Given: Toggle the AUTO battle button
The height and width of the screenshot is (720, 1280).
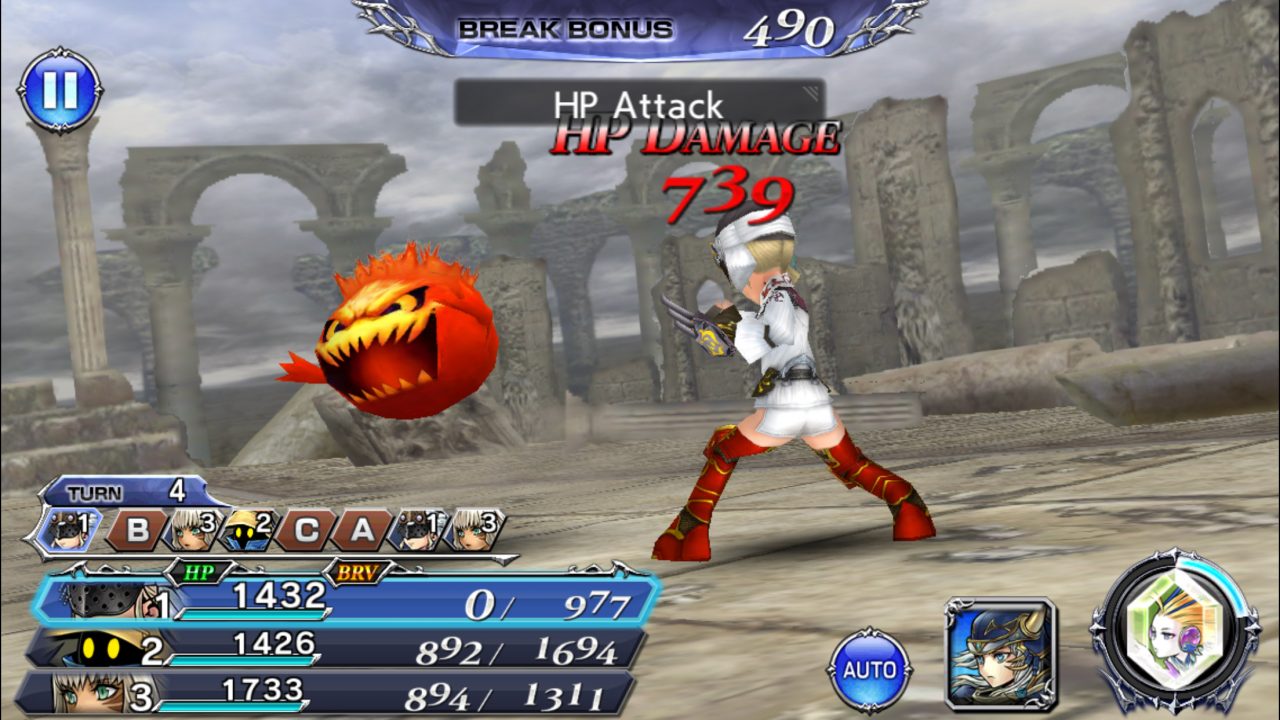Looking at the screenshot, I should coord(869,669).
